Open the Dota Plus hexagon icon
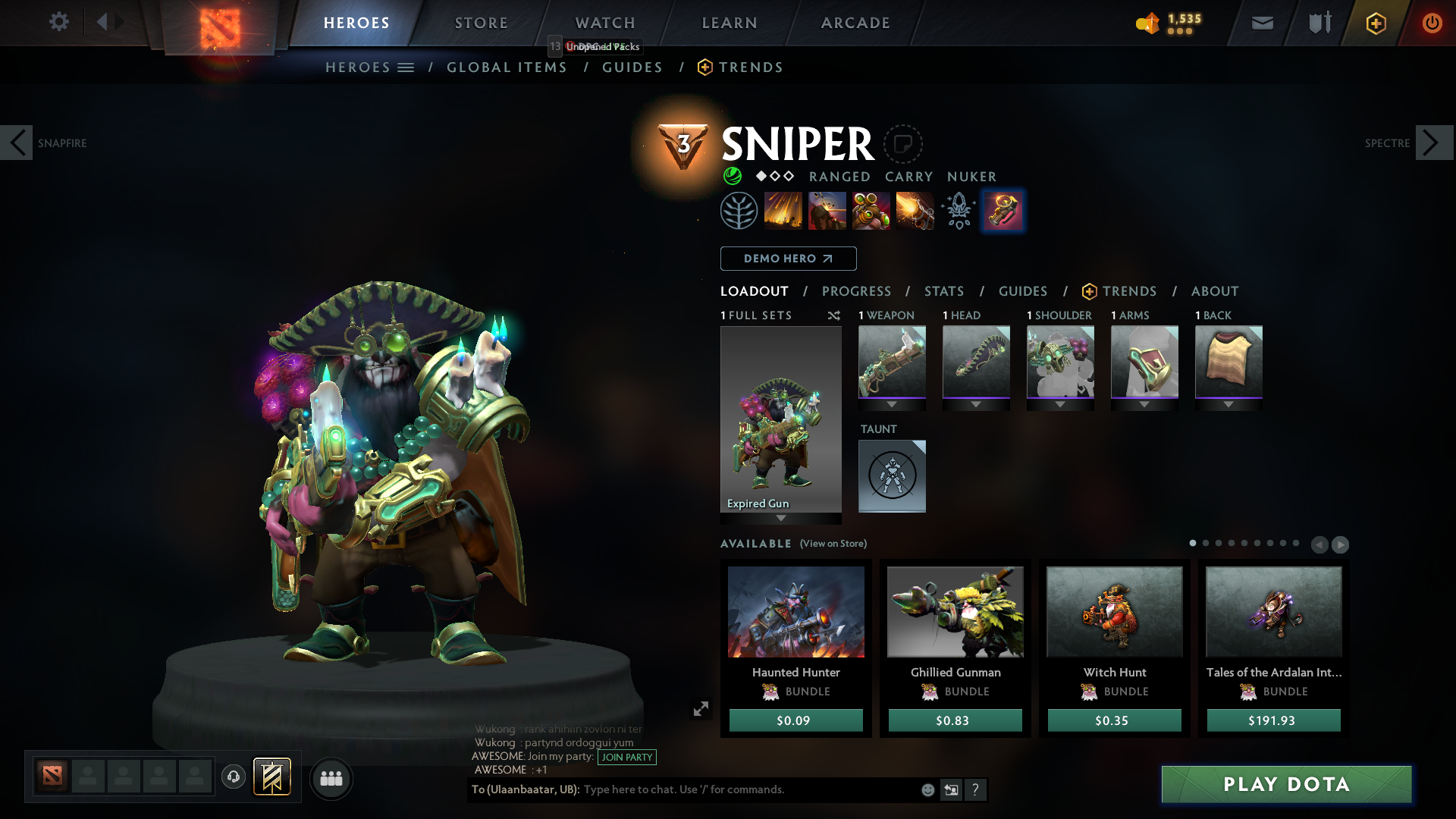Image resolution: width=1456 pixels, height=819 pixels. click(1376, 24)
